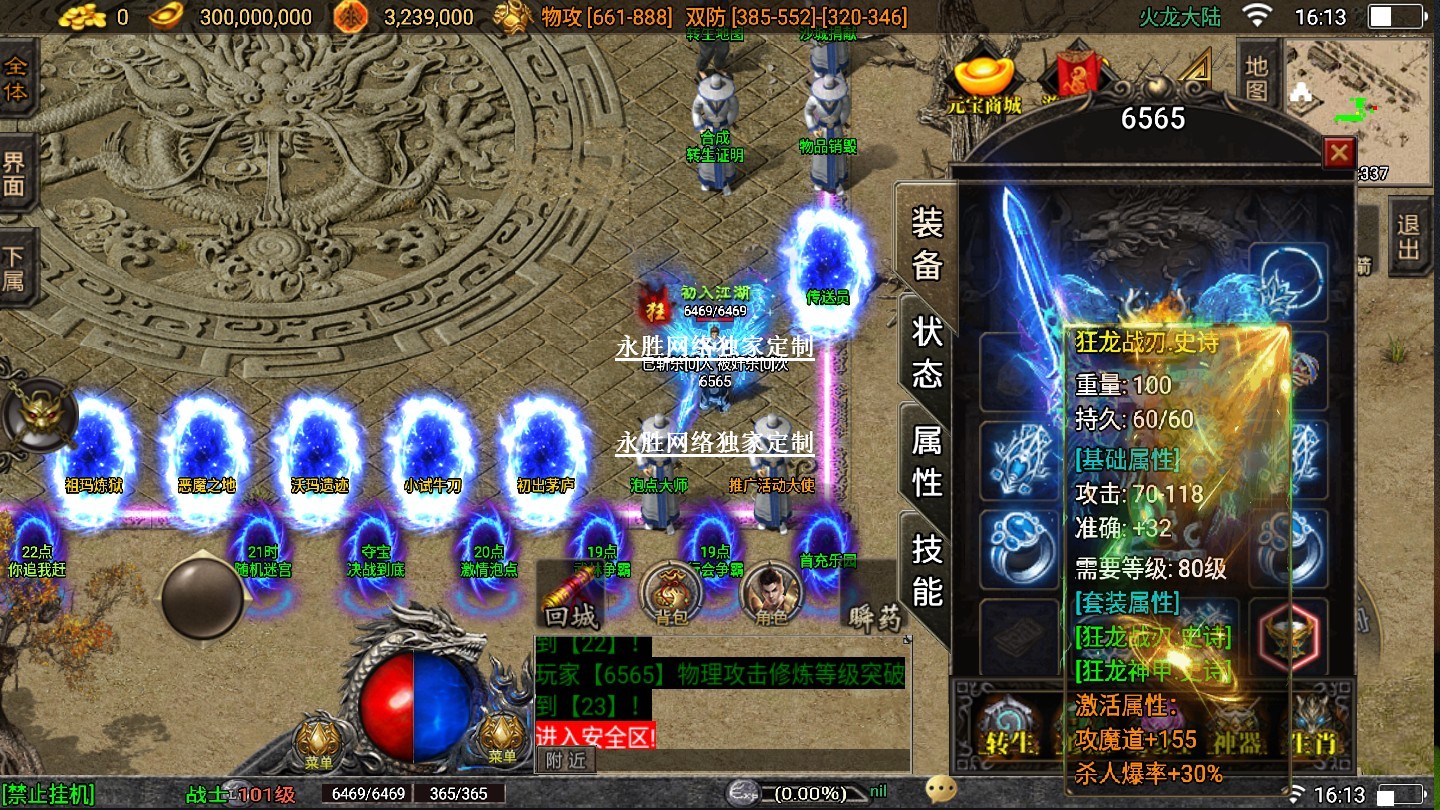Open the 属性 attributes tab

927,460
